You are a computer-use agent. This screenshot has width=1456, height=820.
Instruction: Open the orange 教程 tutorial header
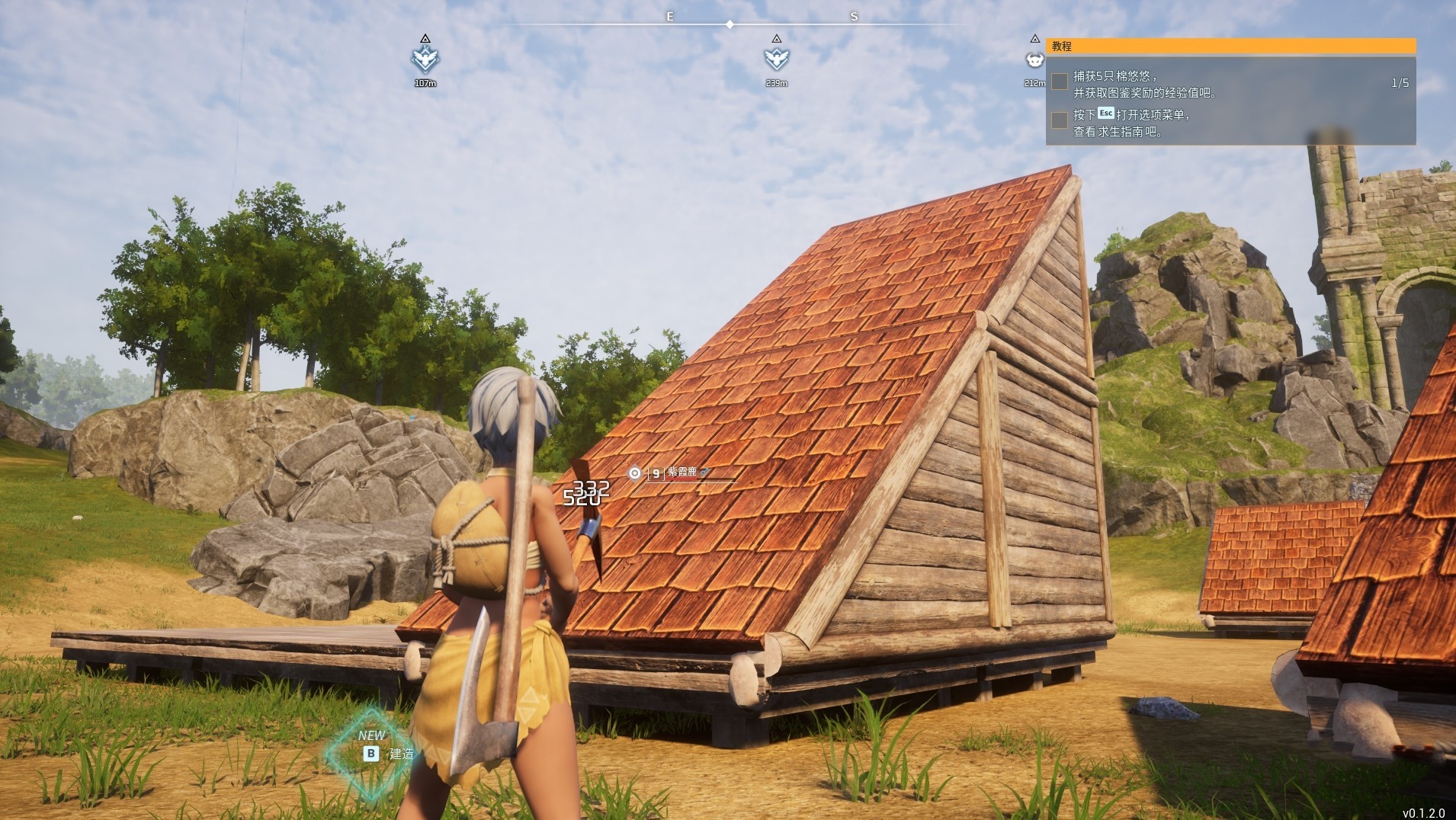coord(1230,46)
